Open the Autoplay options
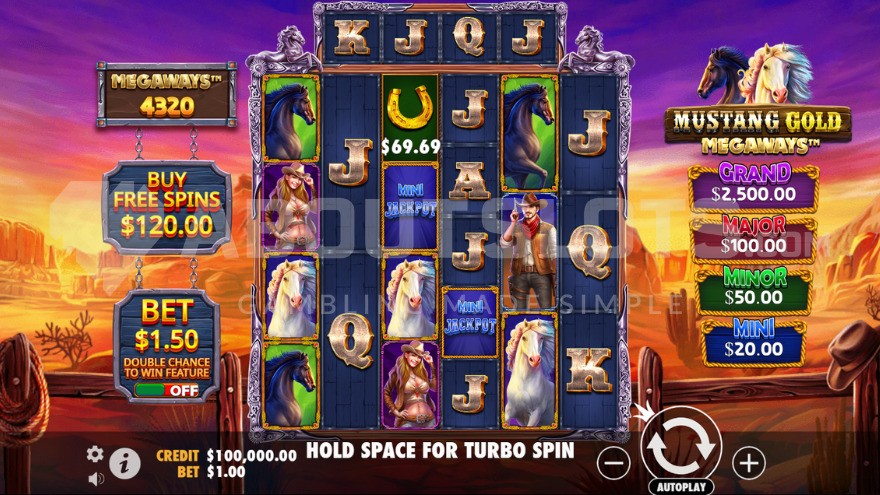The height and width of the screenshot is (495, 880). click(x=680, y=487)
